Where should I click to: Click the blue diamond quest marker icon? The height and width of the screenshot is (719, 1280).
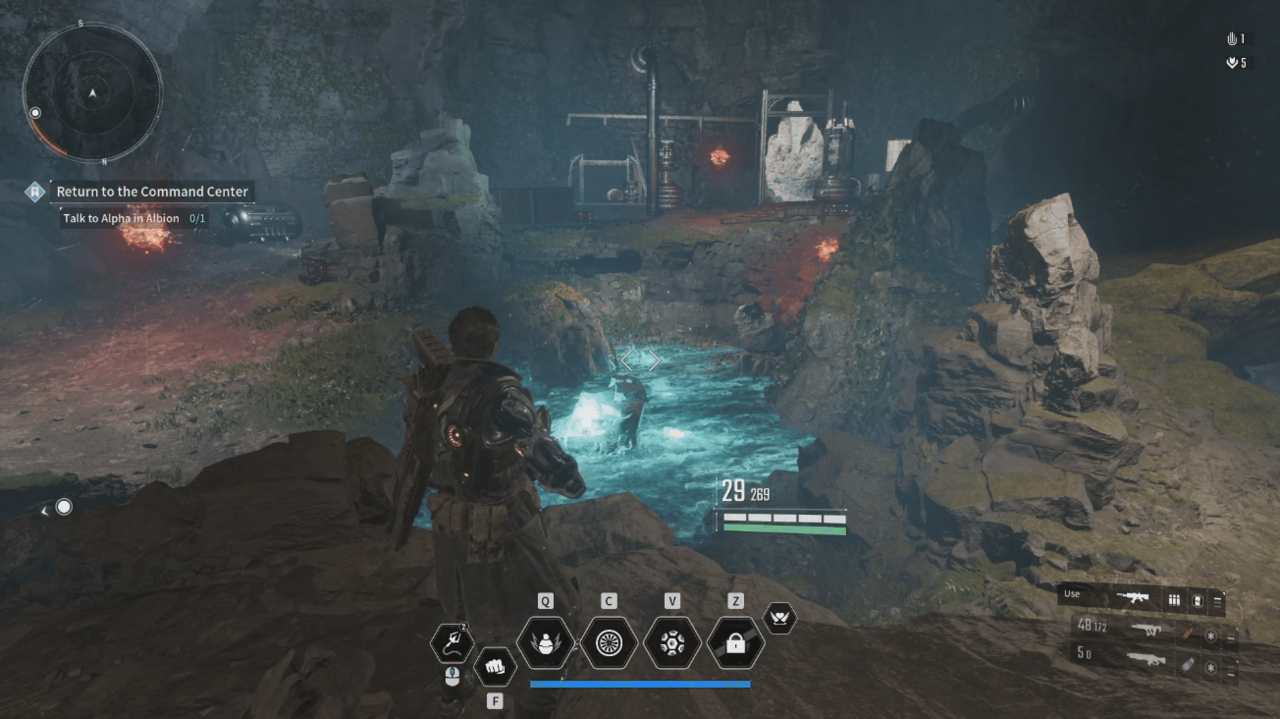35,191
